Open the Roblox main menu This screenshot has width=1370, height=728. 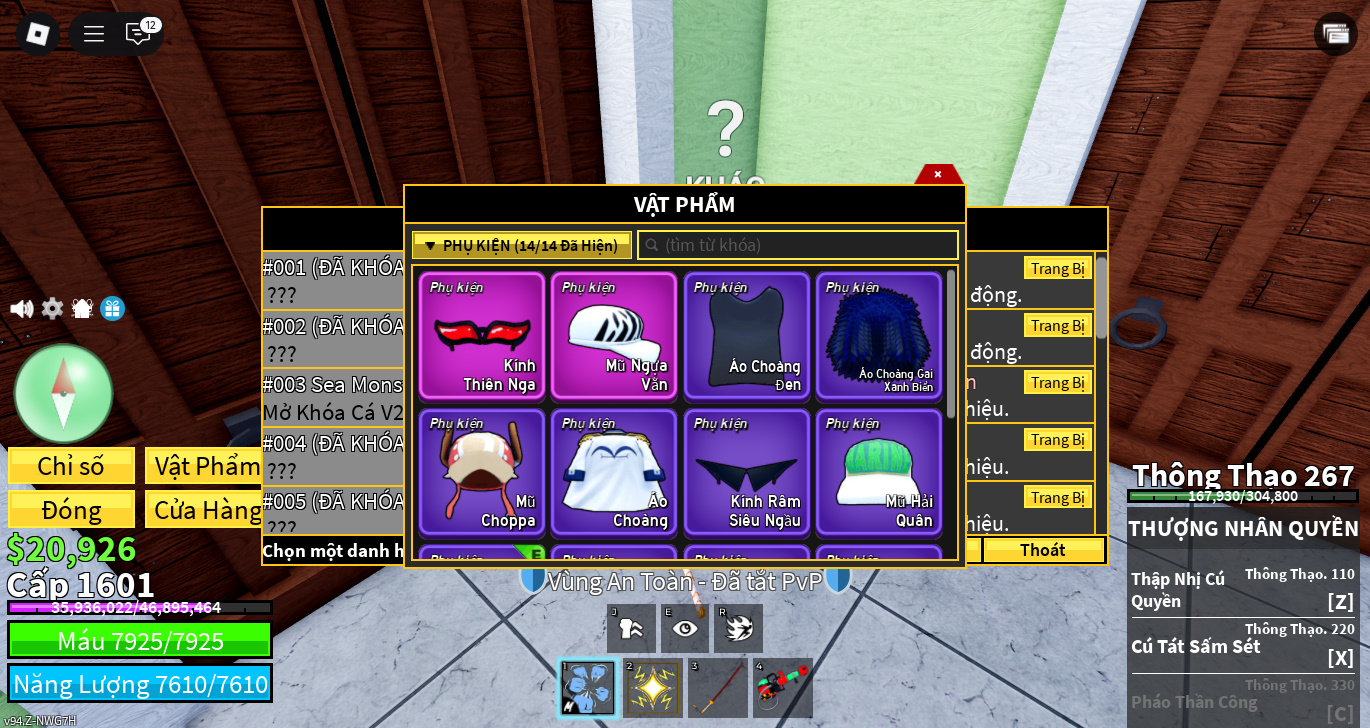[x=37, y=34]
